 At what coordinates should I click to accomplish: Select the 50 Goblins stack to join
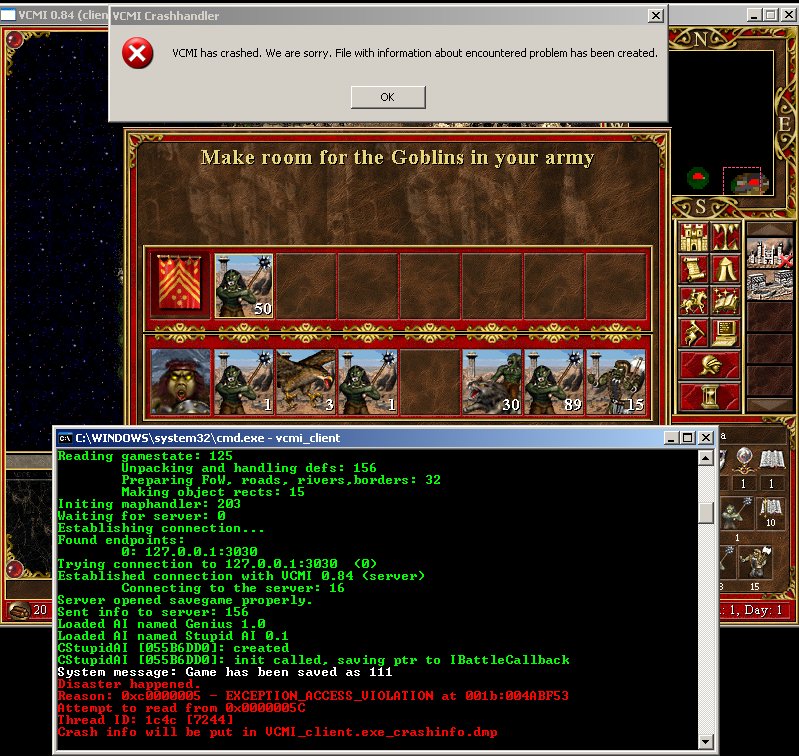244,285
